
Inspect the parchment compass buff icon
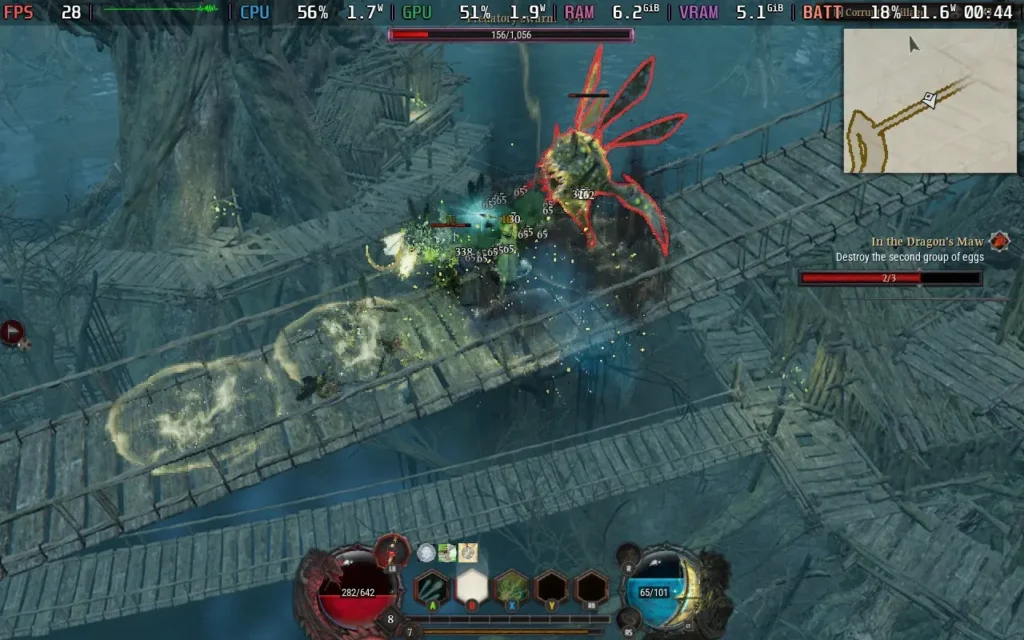[467, 552]
